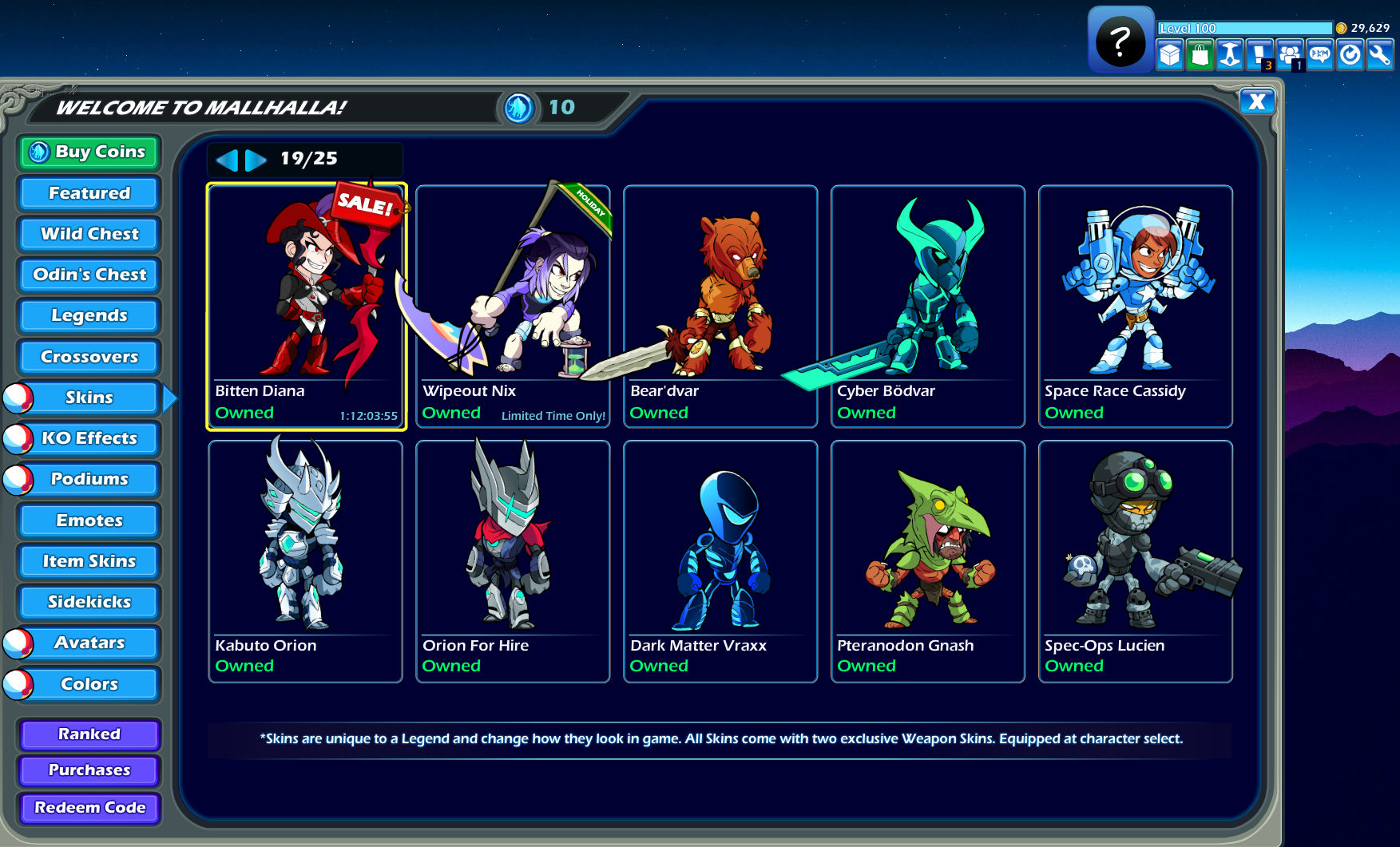This screenshot has height=847, width=1400.
Task: Open notifications showing 3 alerts
Action: pyautogui.click(x=1259, y=55)
